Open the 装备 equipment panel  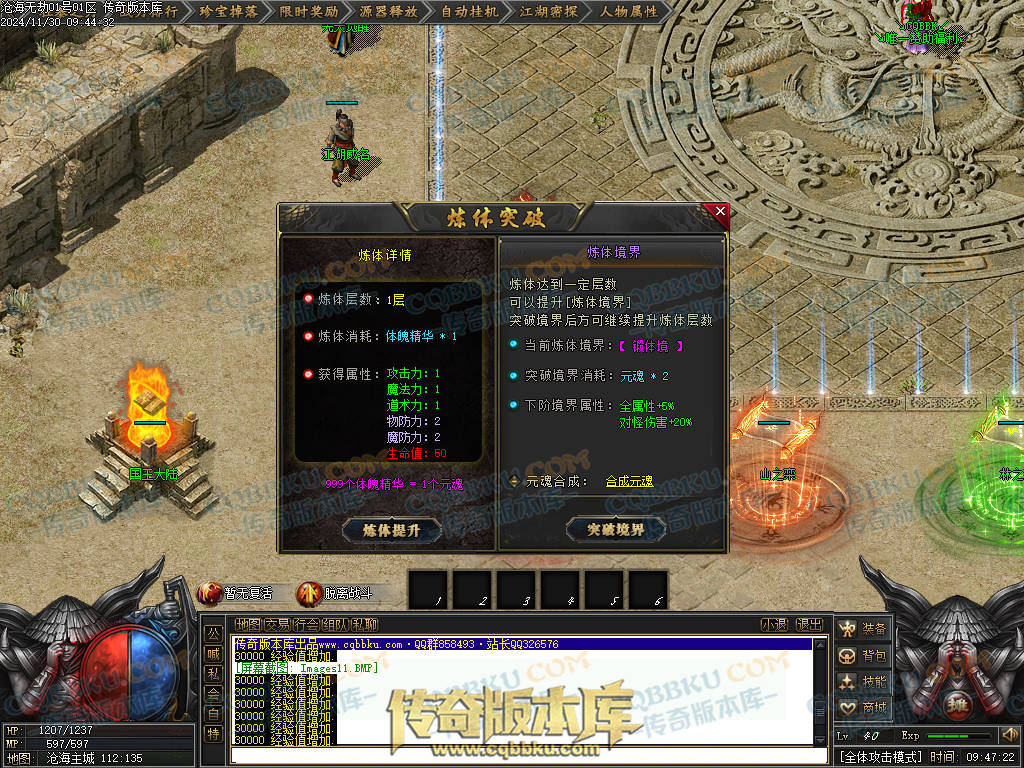click(x=863, y=629)
